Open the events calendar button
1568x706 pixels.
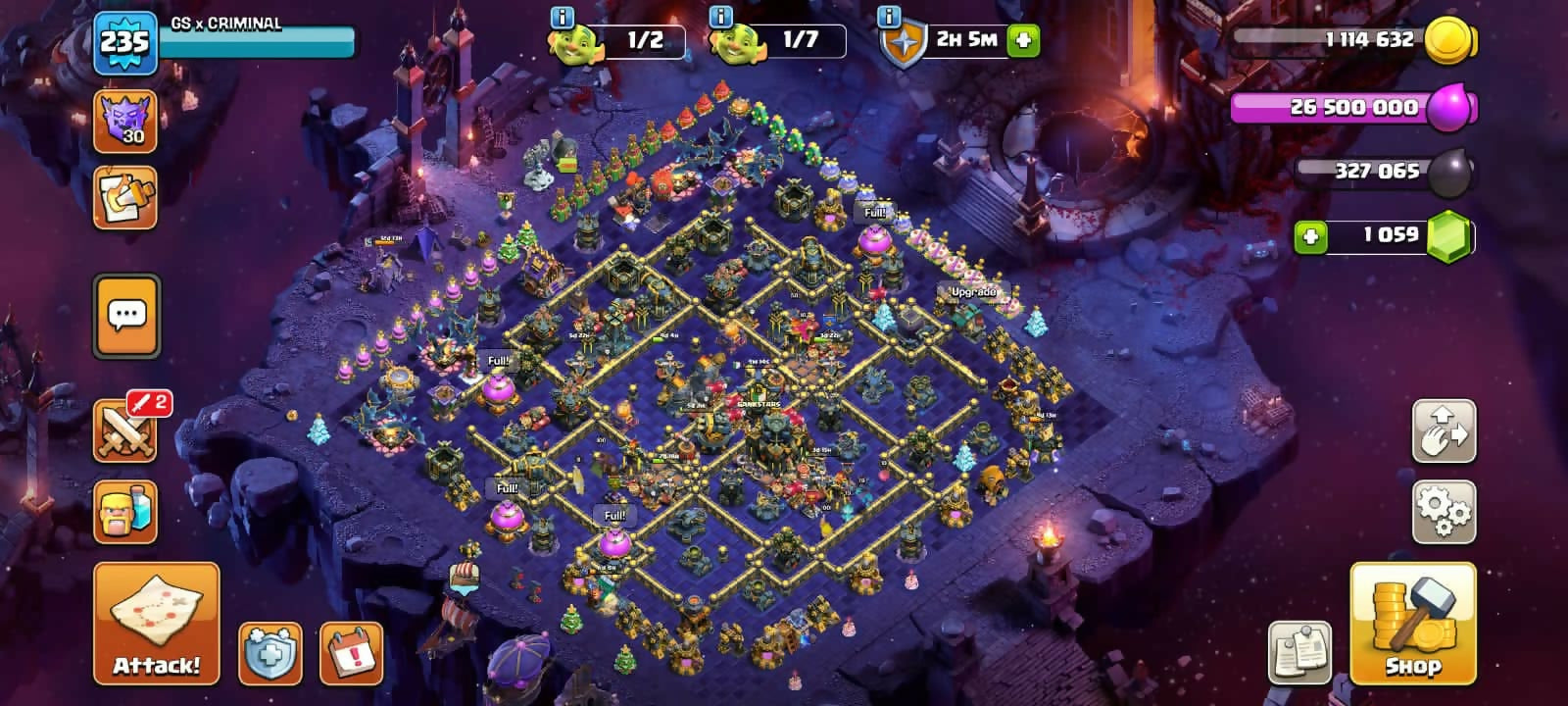click(x=351, y=652)
